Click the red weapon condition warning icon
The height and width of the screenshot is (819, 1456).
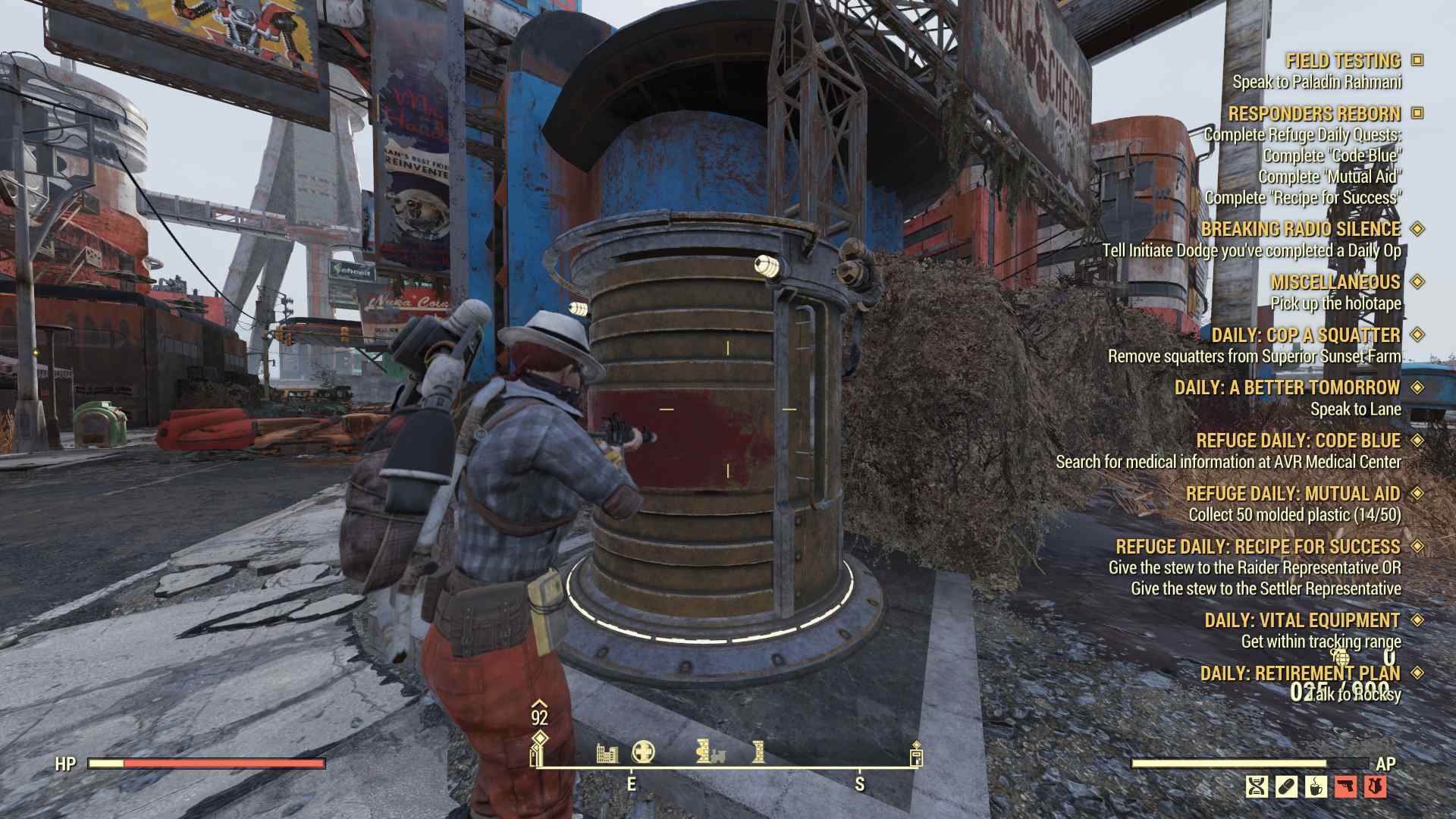coord(1345,786)
